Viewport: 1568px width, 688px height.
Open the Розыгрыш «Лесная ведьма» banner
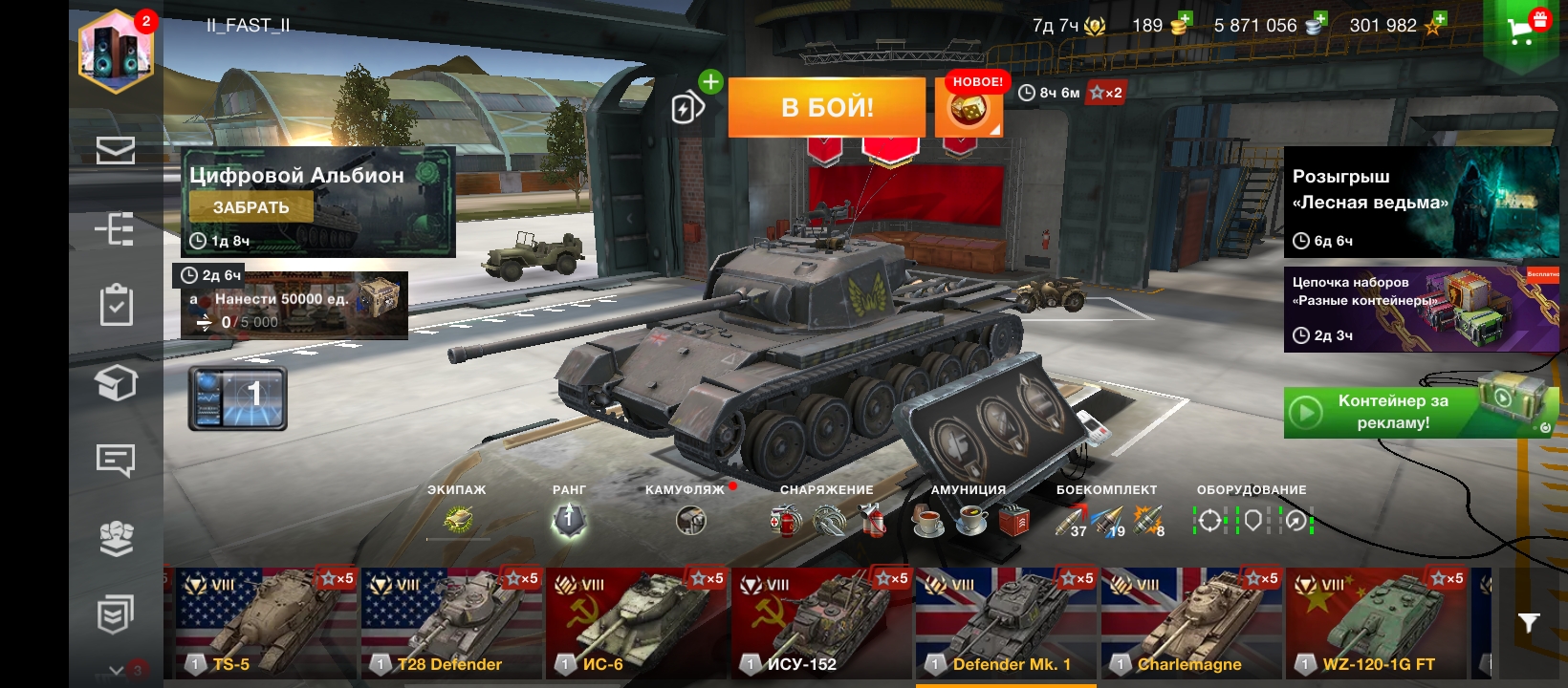pos(1421,202)
